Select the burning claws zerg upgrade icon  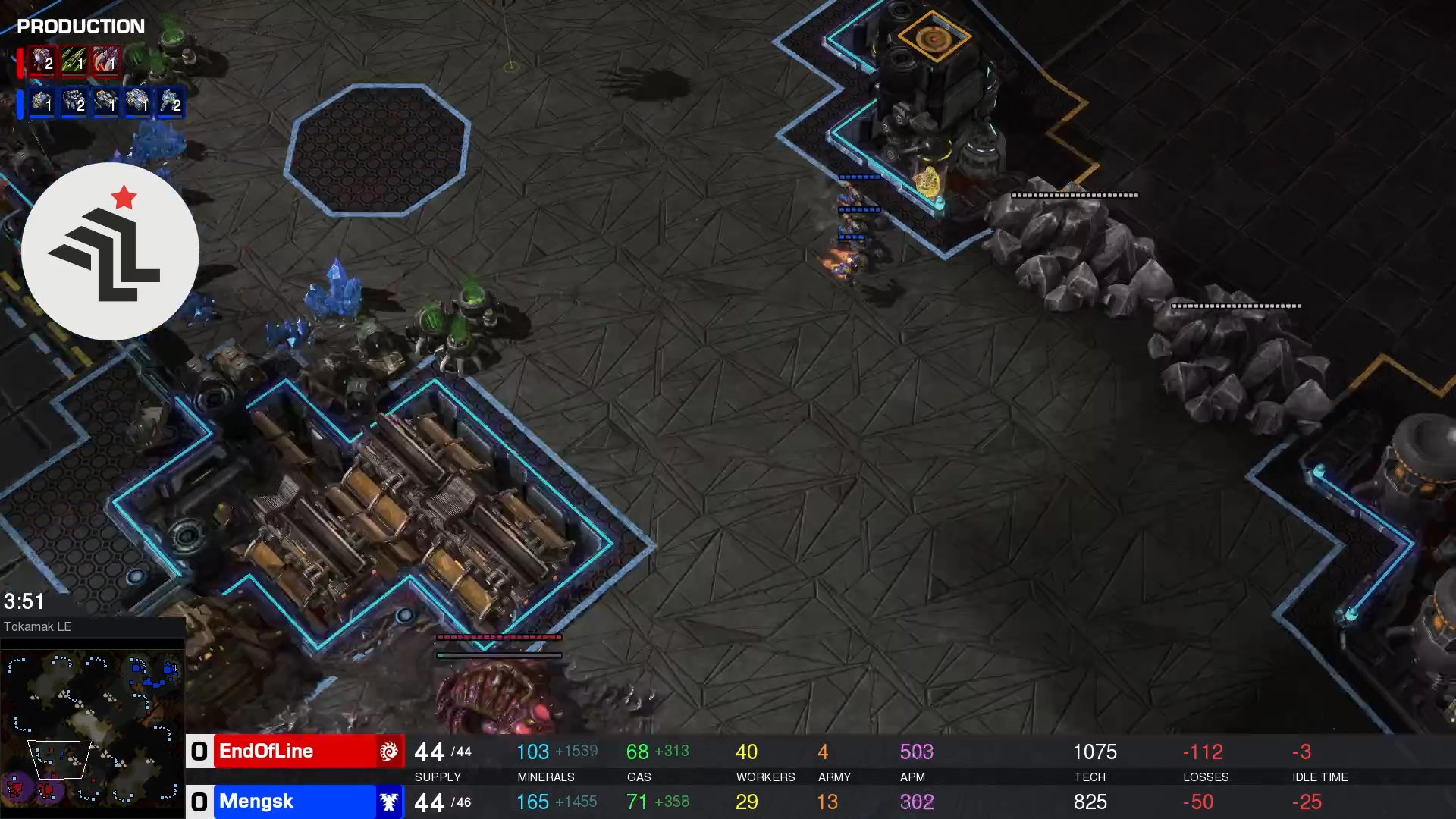click(106, 62)
